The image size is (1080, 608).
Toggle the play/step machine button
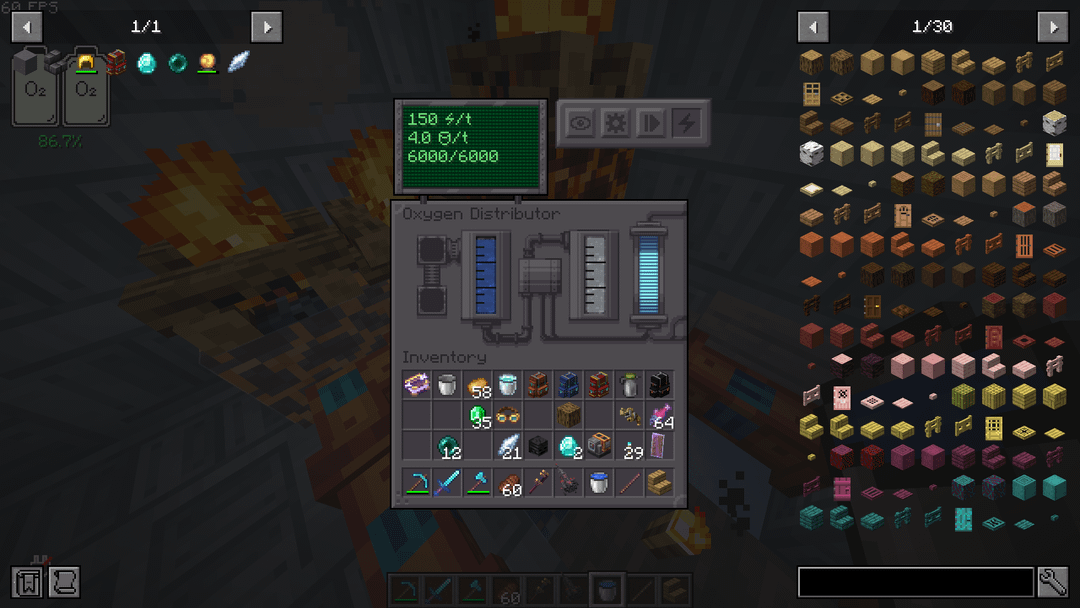click(651, 123)
